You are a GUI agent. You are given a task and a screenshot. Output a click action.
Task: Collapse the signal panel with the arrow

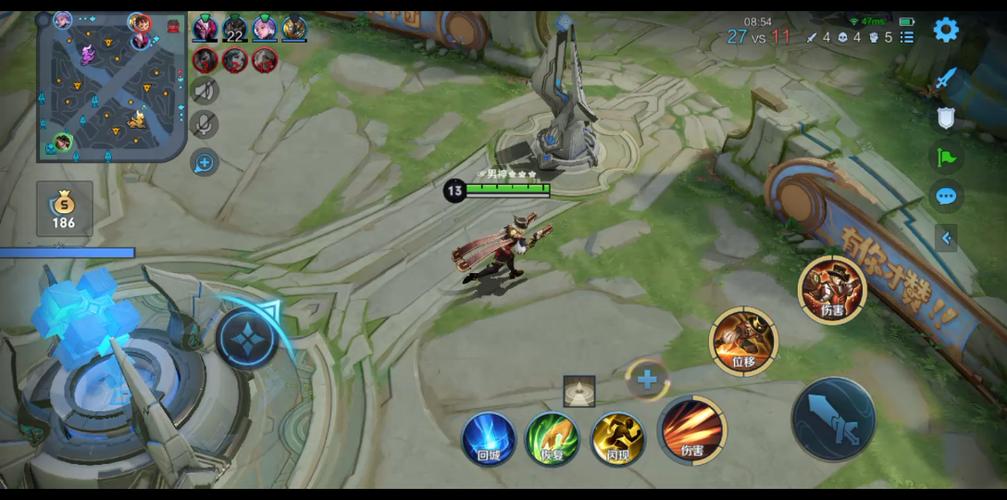[x=946, y=237]
